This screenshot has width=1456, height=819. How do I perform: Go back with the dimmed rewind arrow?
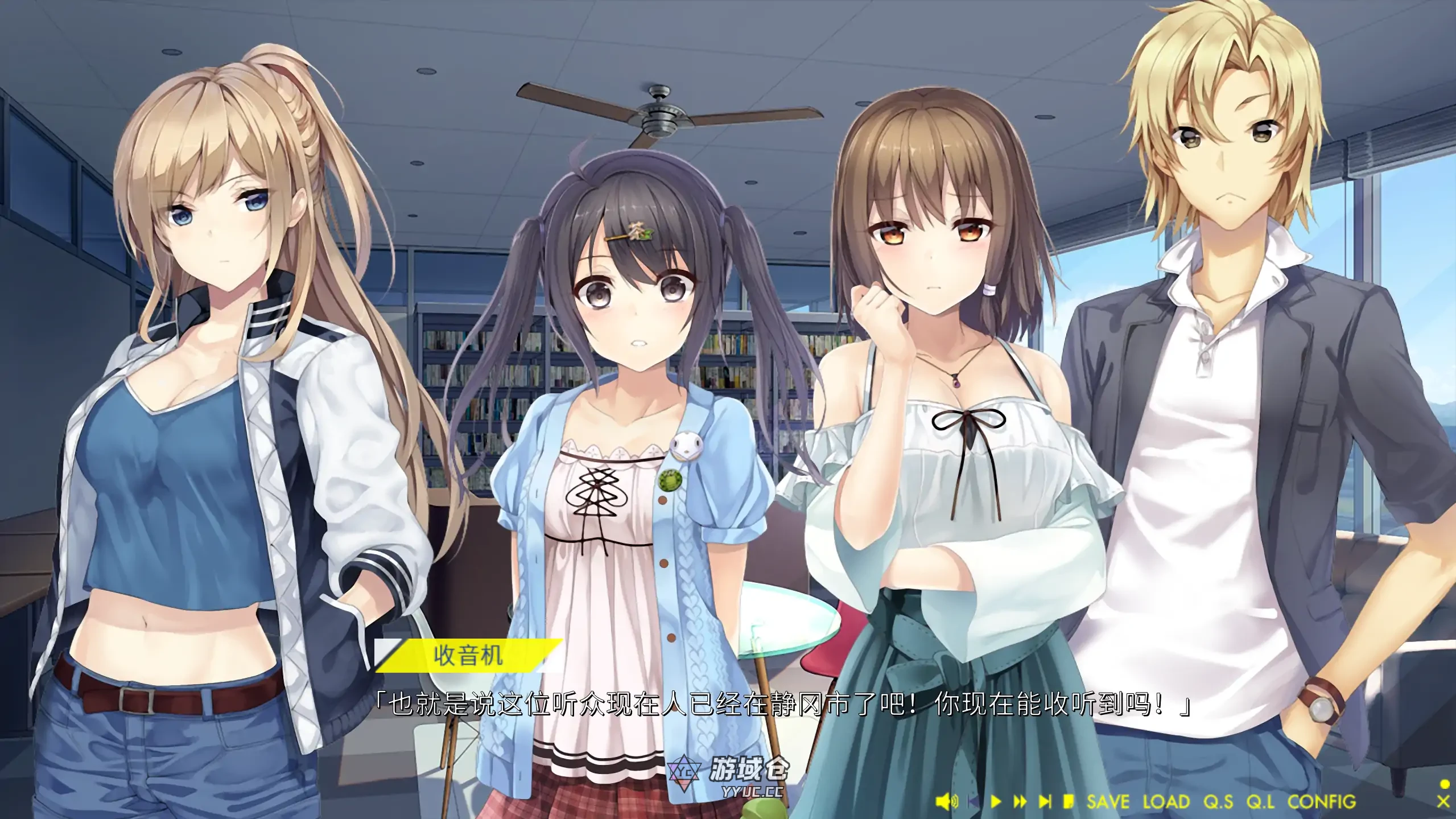974,802
